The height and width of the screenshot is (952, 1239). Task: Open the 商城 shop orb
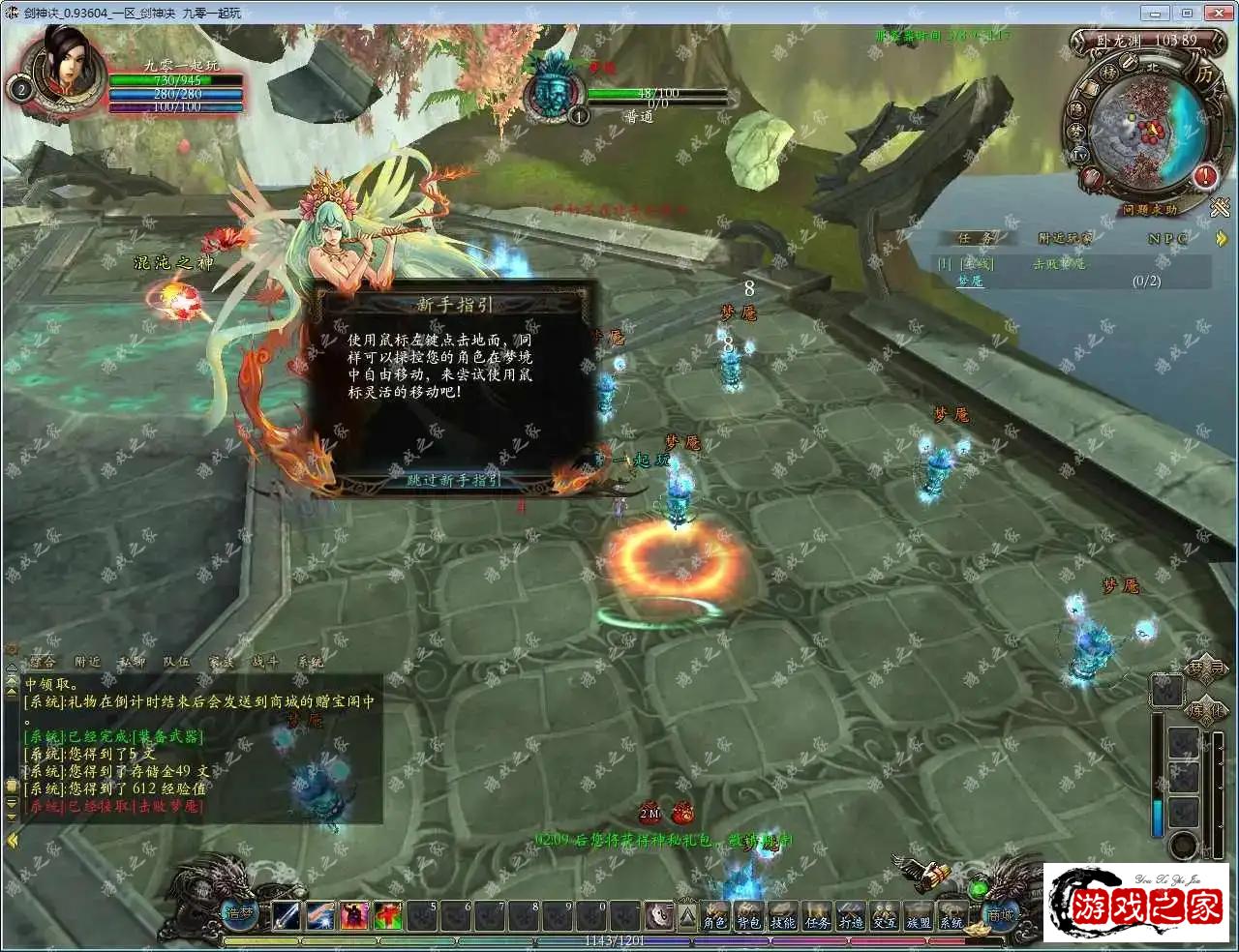(1001, 913)
